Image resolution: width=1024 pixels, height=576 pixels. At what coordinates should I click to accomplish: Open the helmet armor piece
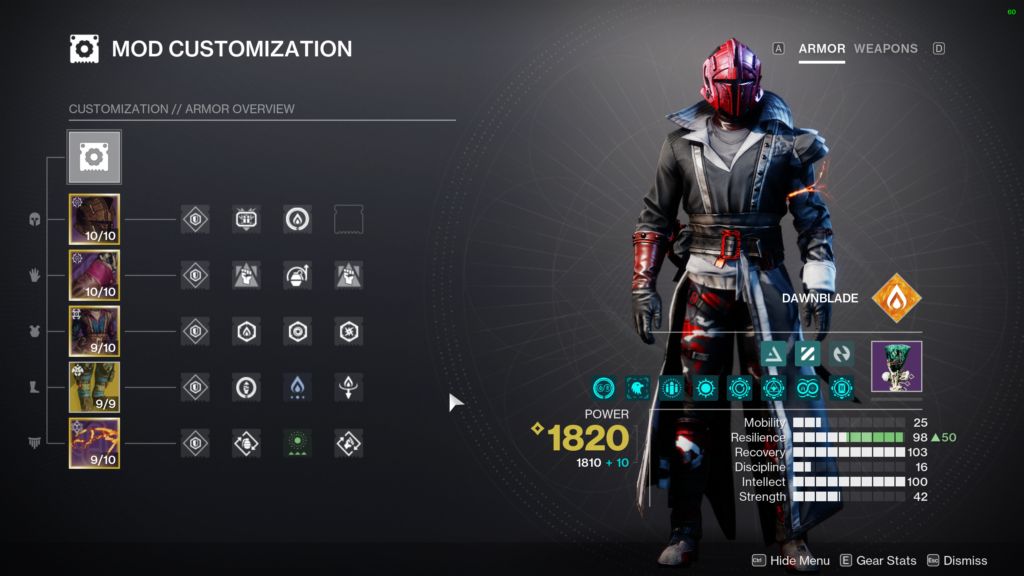pyautogui.click(x=94, y=220)
